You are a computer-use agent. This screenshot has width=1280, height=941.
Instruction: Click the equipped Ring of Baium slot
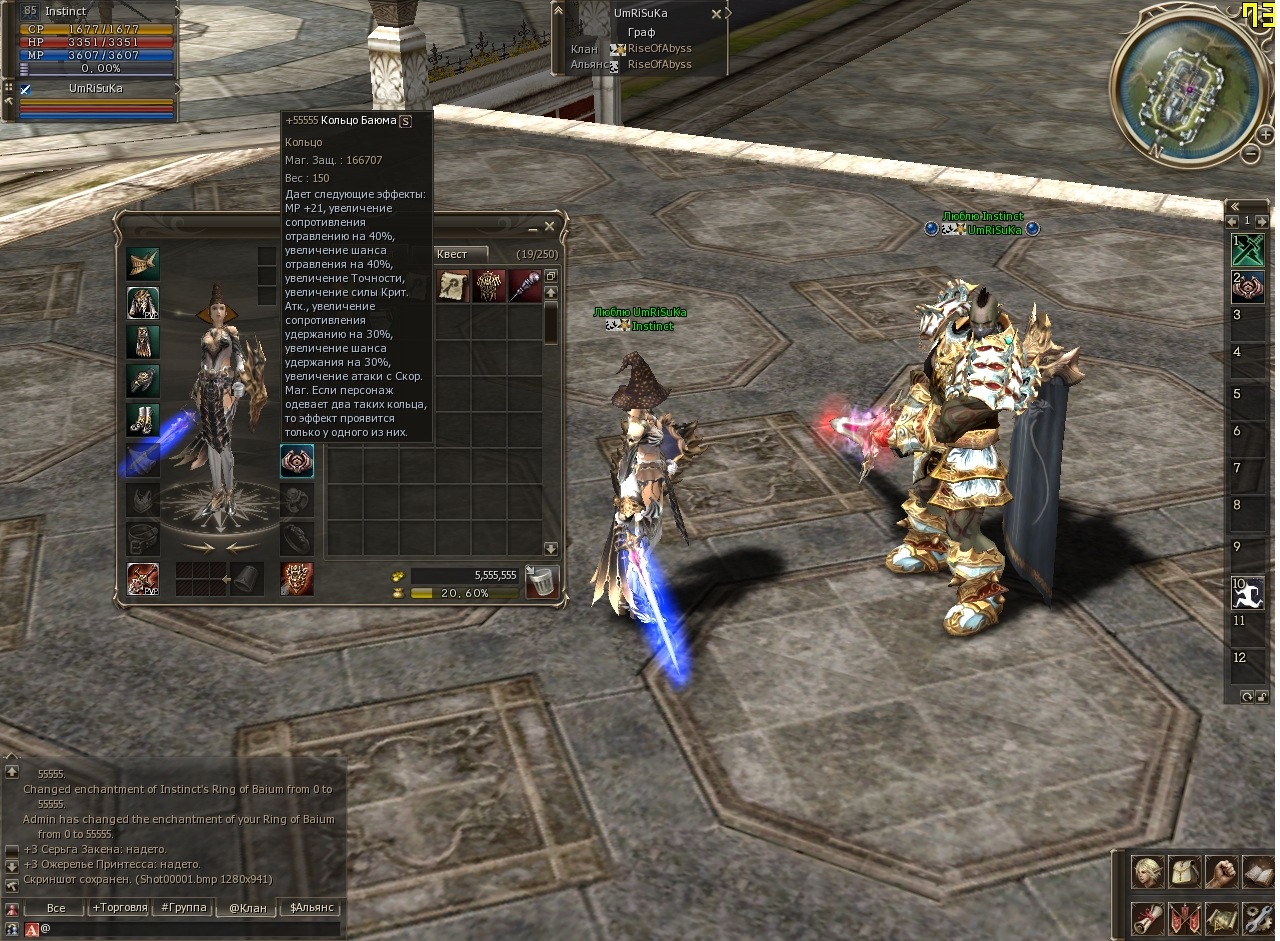tap(297, 461)
